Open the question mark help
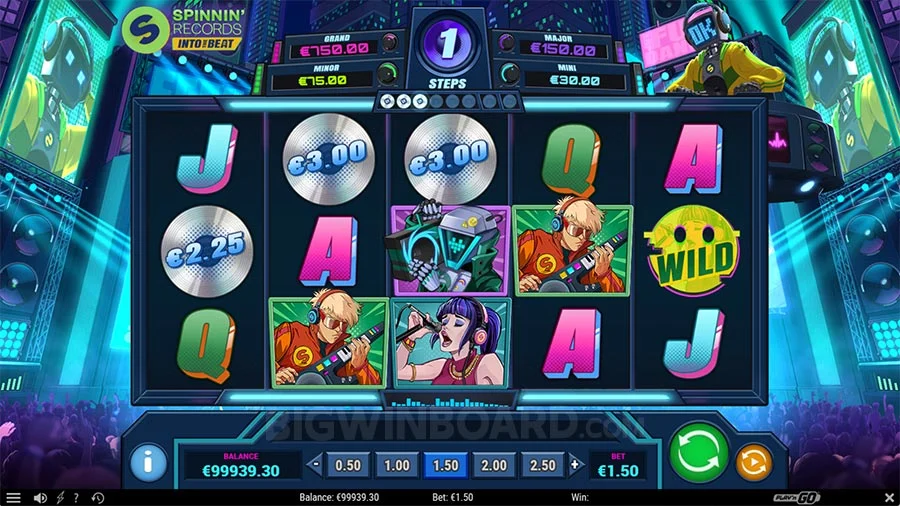This screenshot has width=900, height=506. [76, 497]
